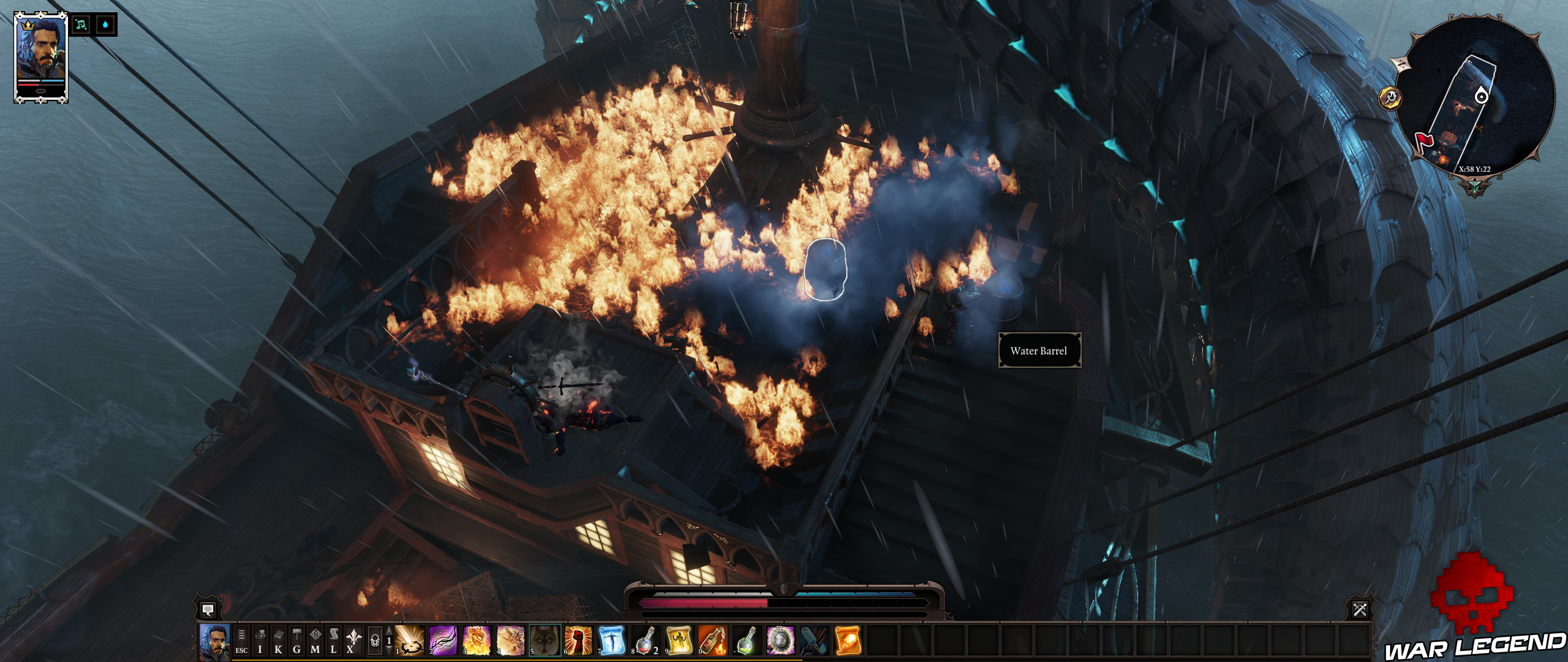Open the skills panel via the K icon
This screenshot has height=662, width=1568.
coord(279,641)
